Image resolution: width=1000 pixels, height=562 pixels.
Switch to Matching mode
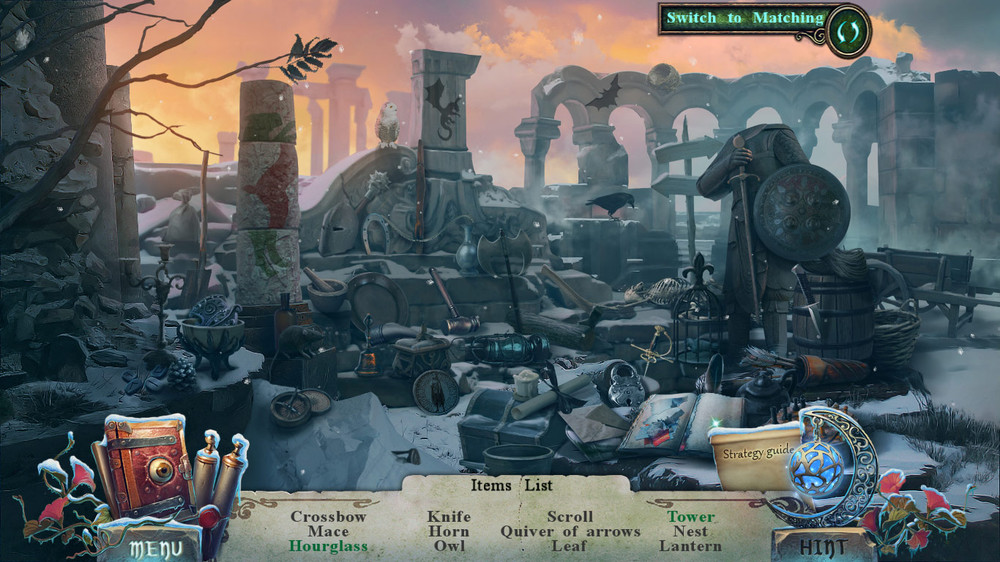[x=745, y=18]
